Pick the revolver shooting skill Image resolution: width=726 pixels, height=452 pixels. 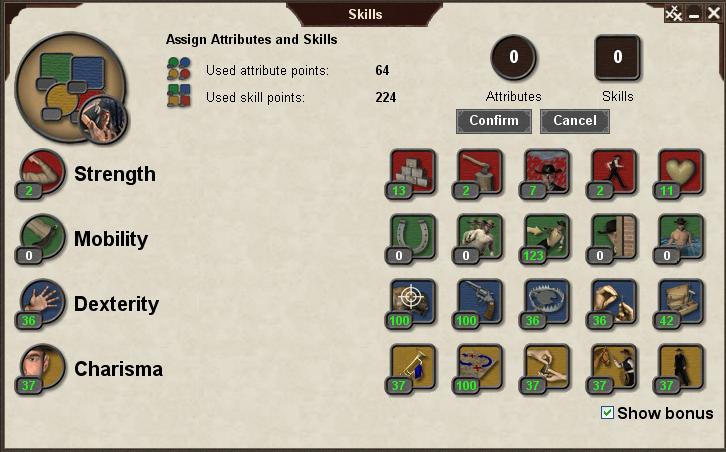[x=479, y=302]
